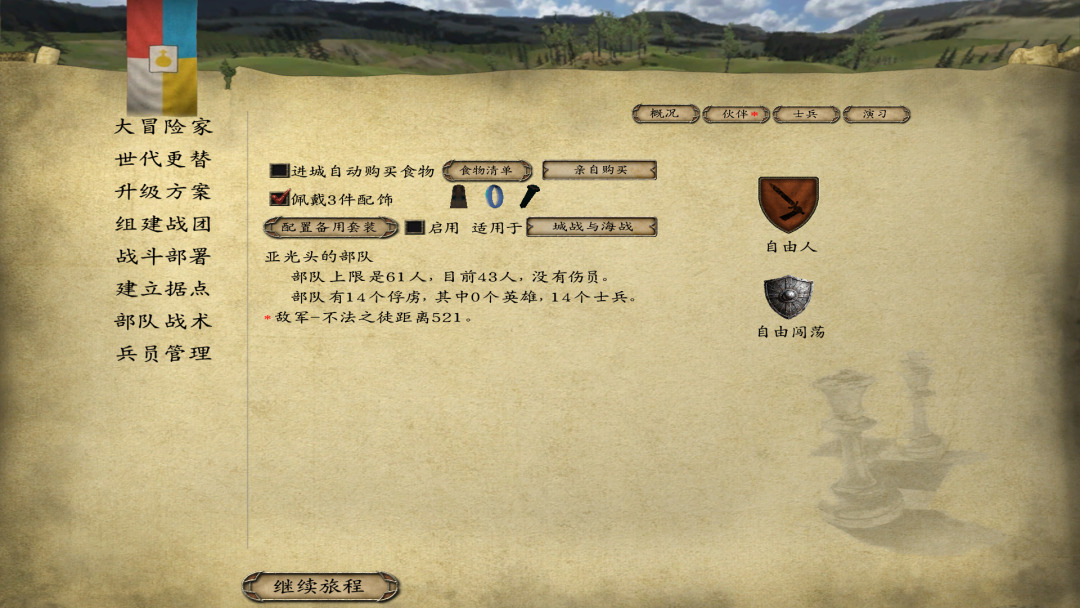1080x608 pixels.
Task: Open the 大冒险家 menu entry
Action: (x=163, y=127)
